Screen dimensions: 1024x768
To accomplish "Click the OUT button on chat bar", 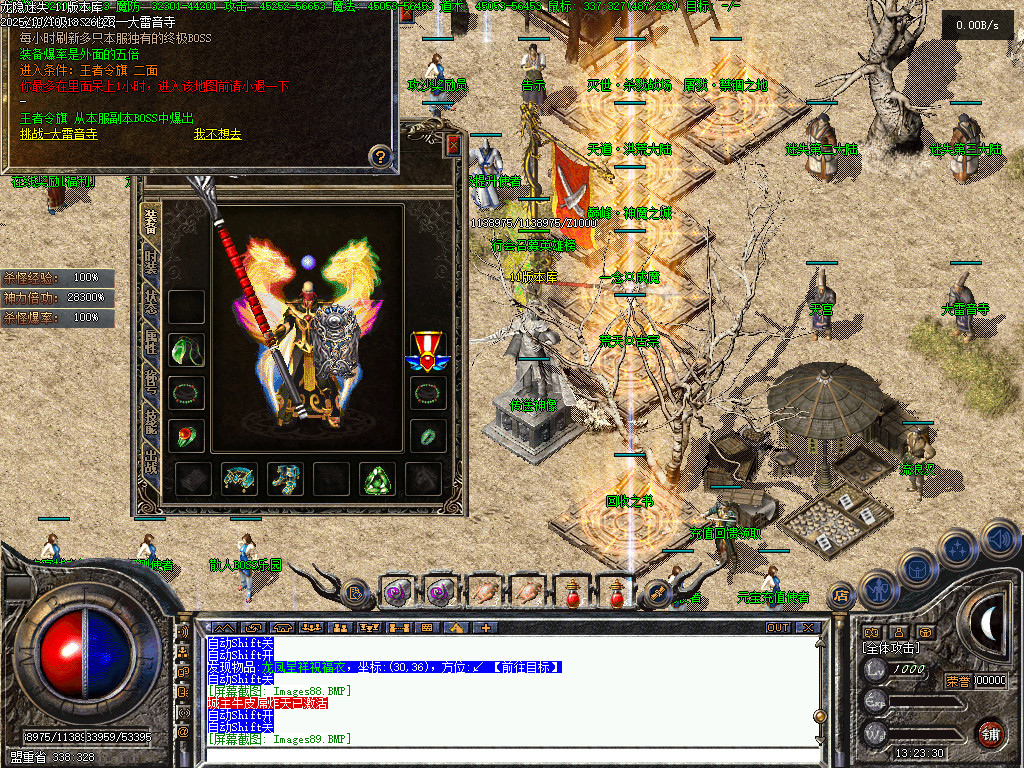I will (778, 628).
